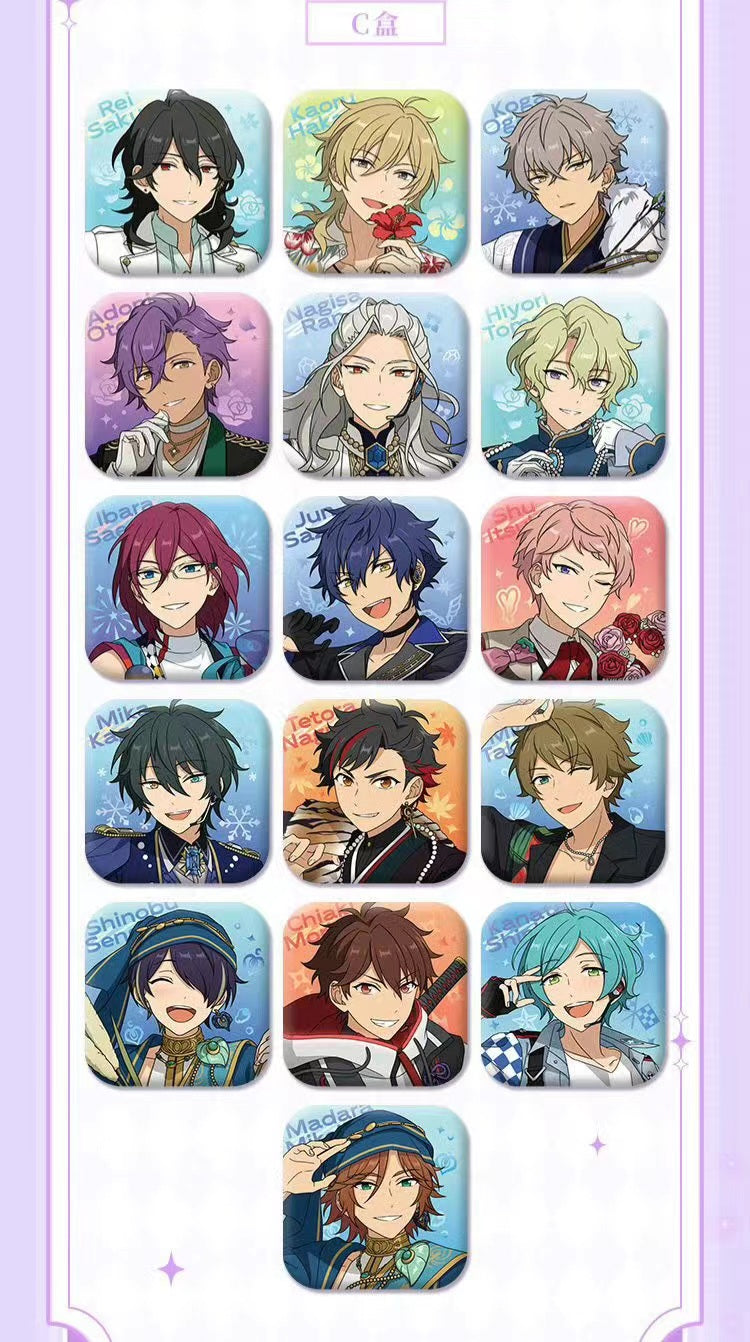
Task: Choose the Nagisa Ran badge
Action: 375,385
